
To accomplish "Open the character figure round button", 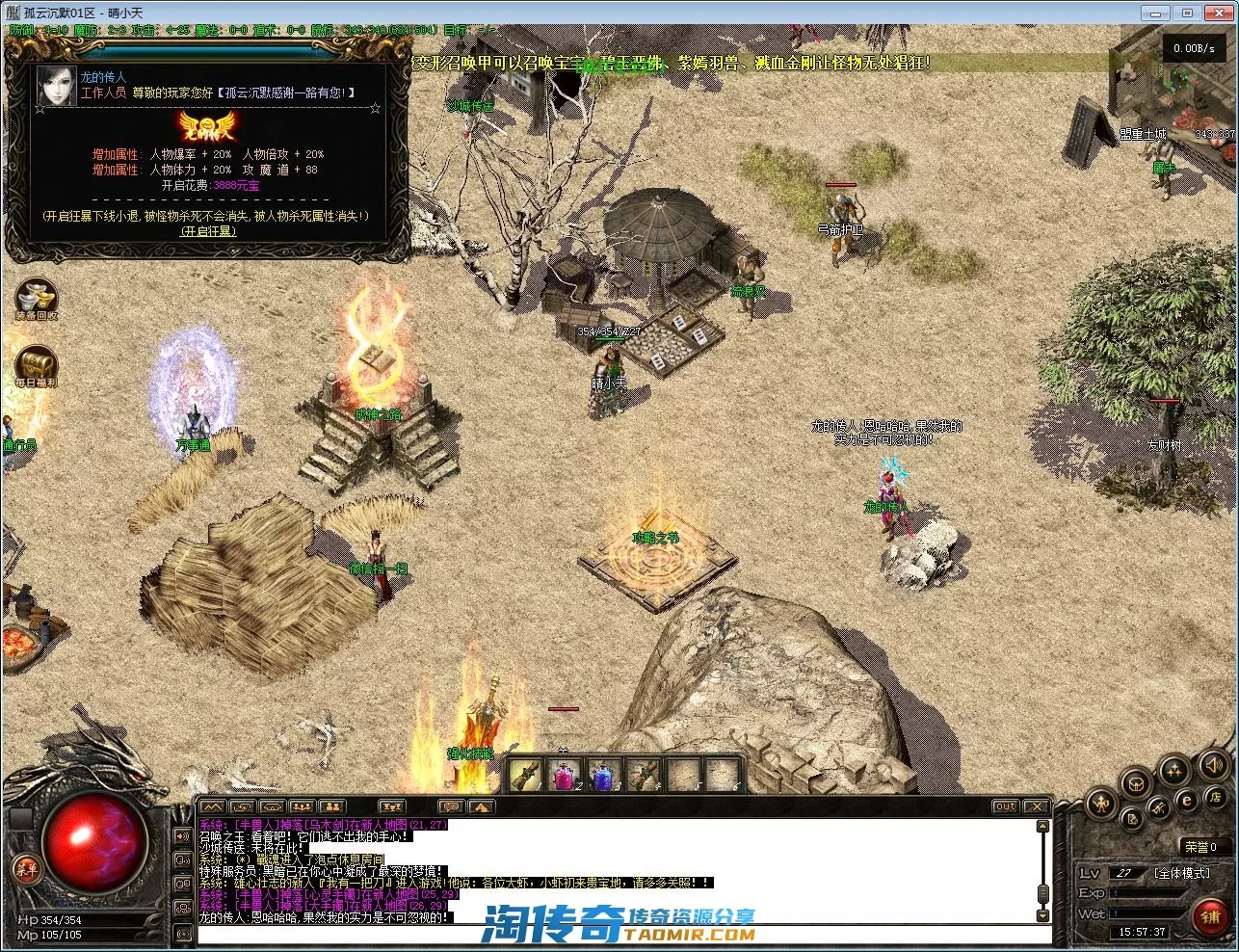I will (x=1102, y=803).
